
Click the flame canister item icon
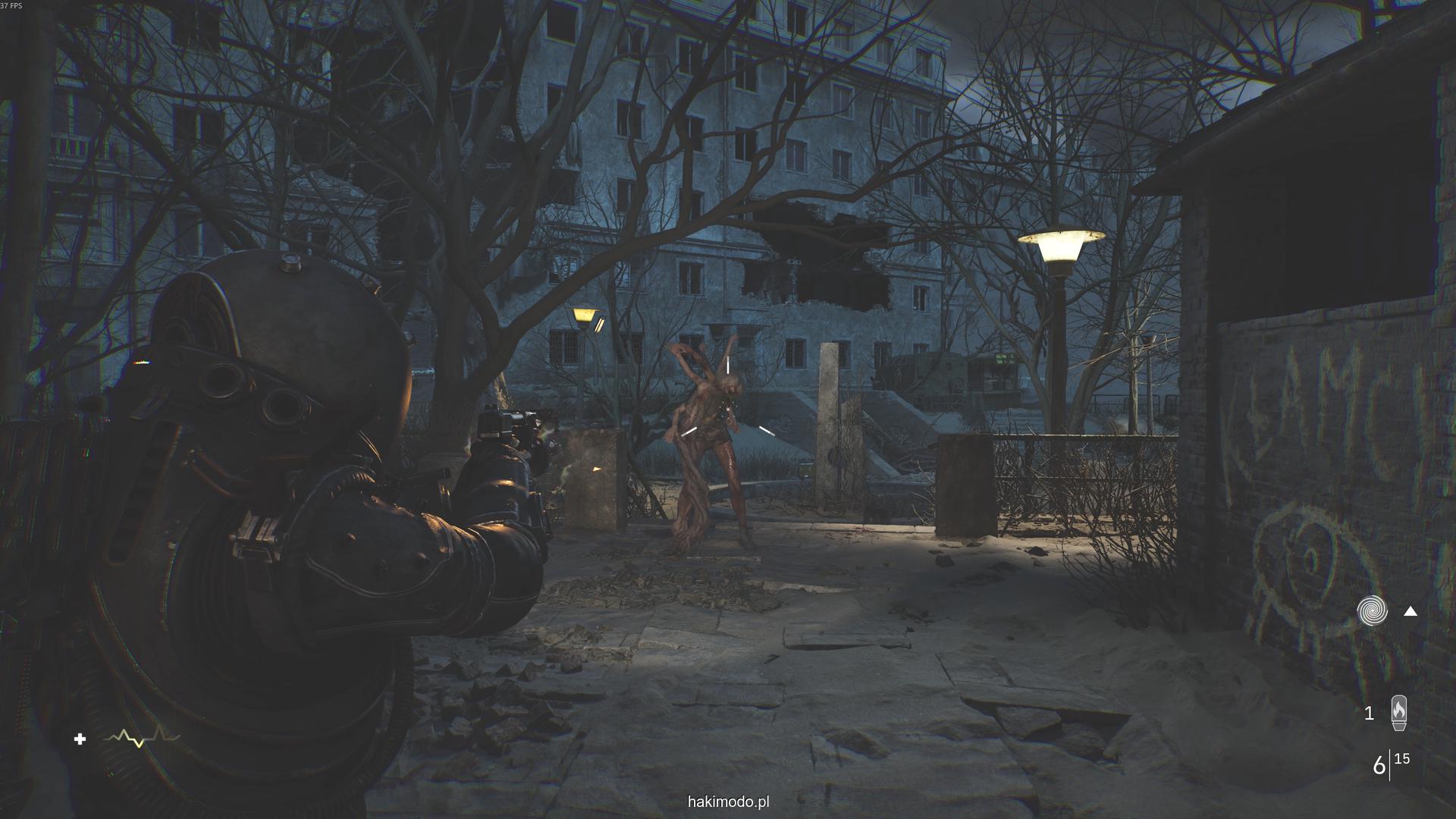click(x=1398, y=713)
